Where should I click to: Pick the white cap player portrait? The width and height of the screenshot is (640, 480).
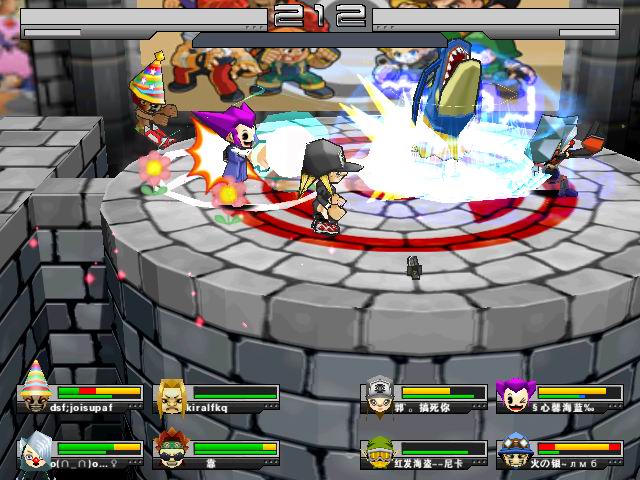point(379,396)
